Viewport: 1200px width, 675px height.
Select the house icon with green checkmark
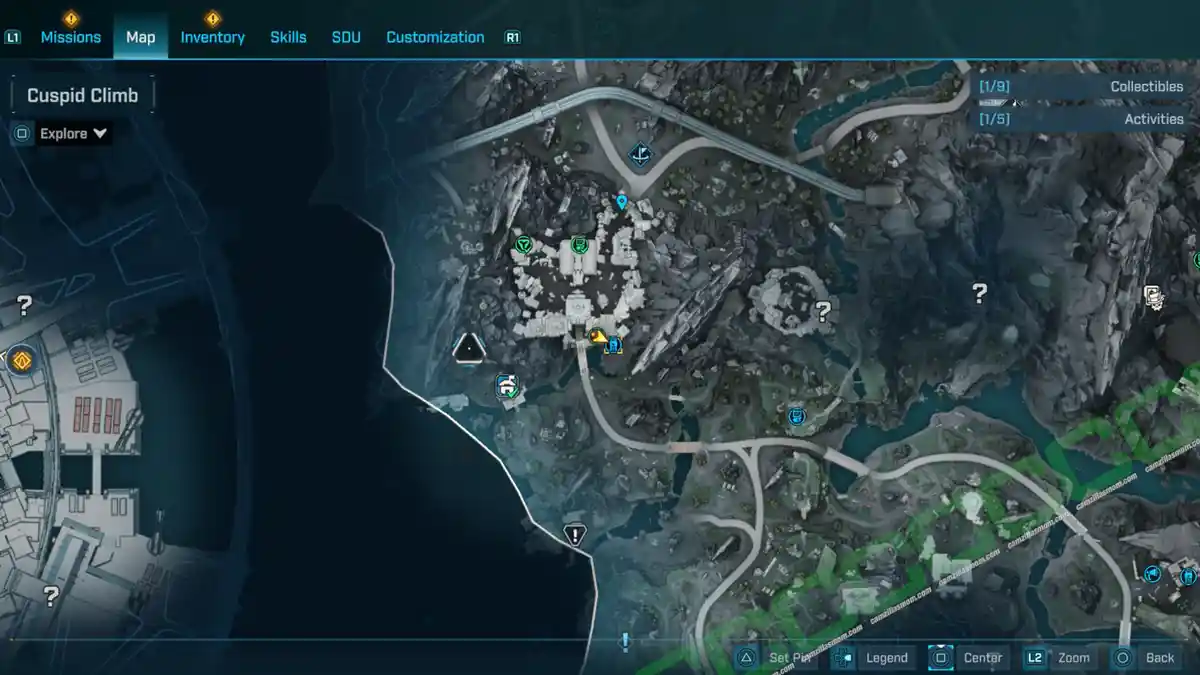(508, 386)
